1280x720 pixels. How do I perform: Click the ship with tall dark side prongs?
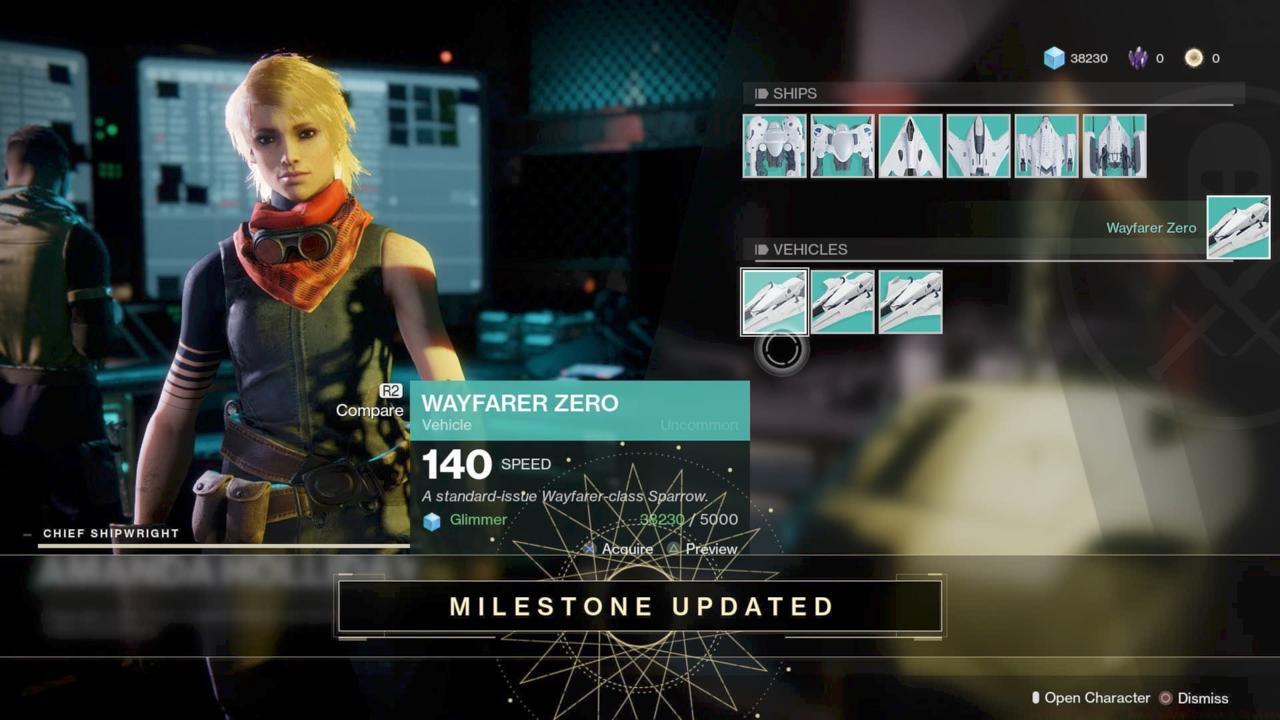click(x=1114, y=146)
